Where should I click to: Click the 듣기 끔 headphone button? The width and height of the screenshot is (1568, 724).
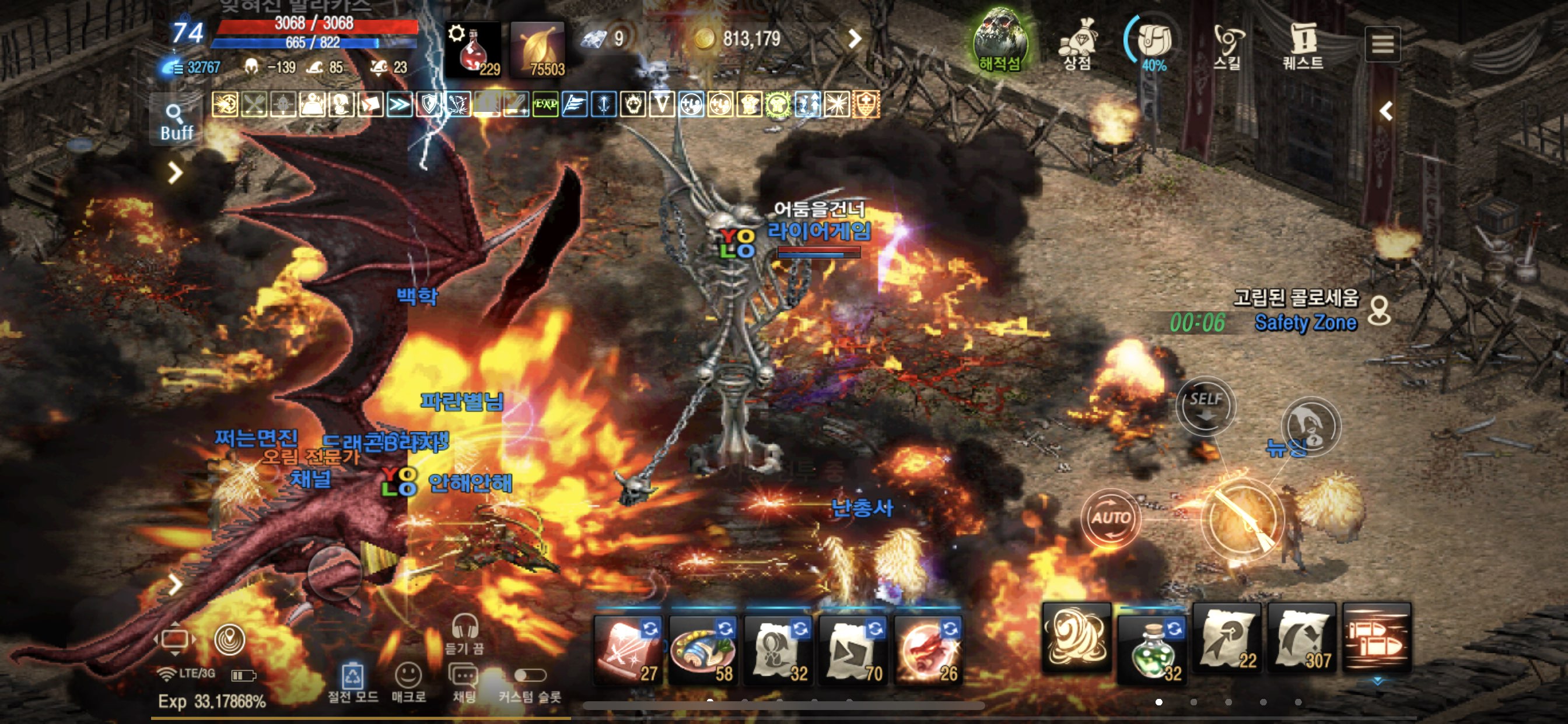coord(464,631)
